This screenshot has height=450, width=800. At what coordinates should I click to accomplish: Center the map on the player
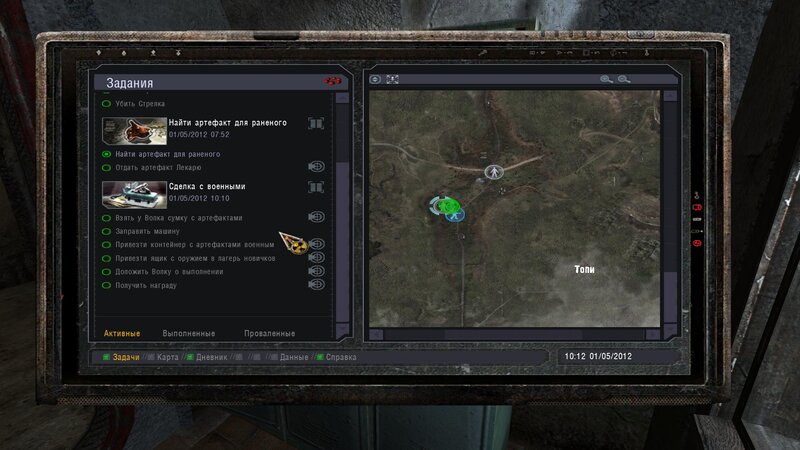tap(376, 79)
